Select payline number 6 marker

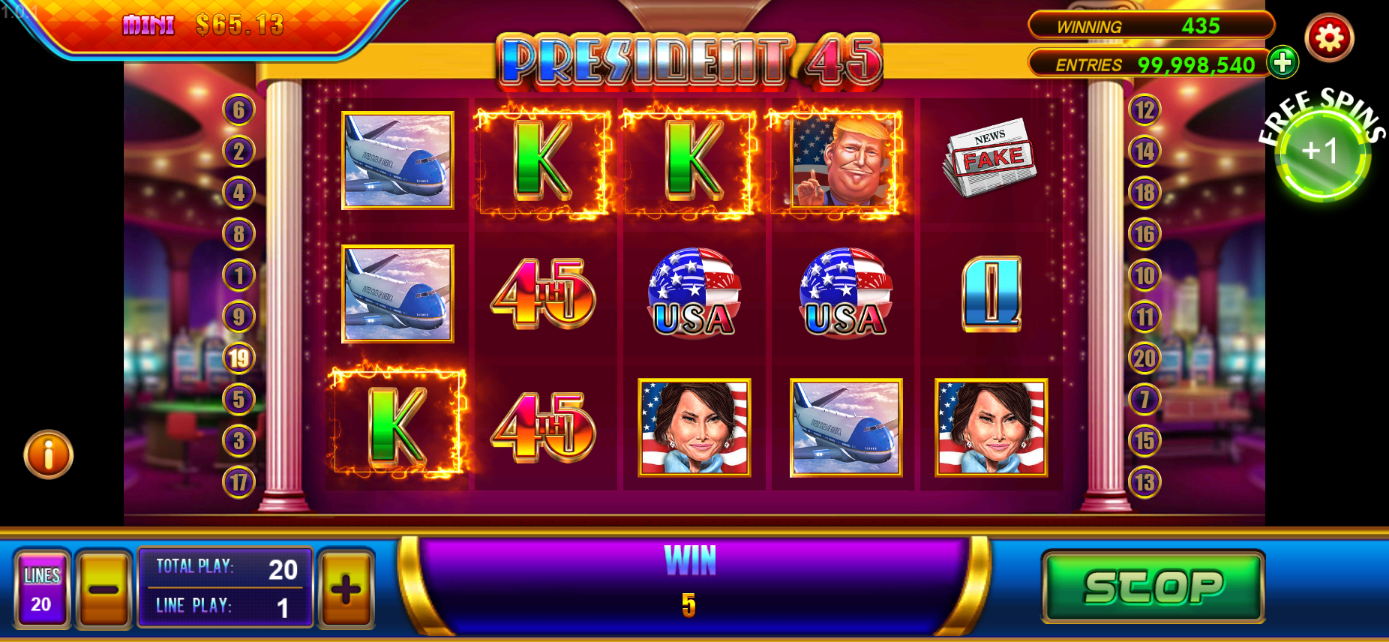coord(239,110)
